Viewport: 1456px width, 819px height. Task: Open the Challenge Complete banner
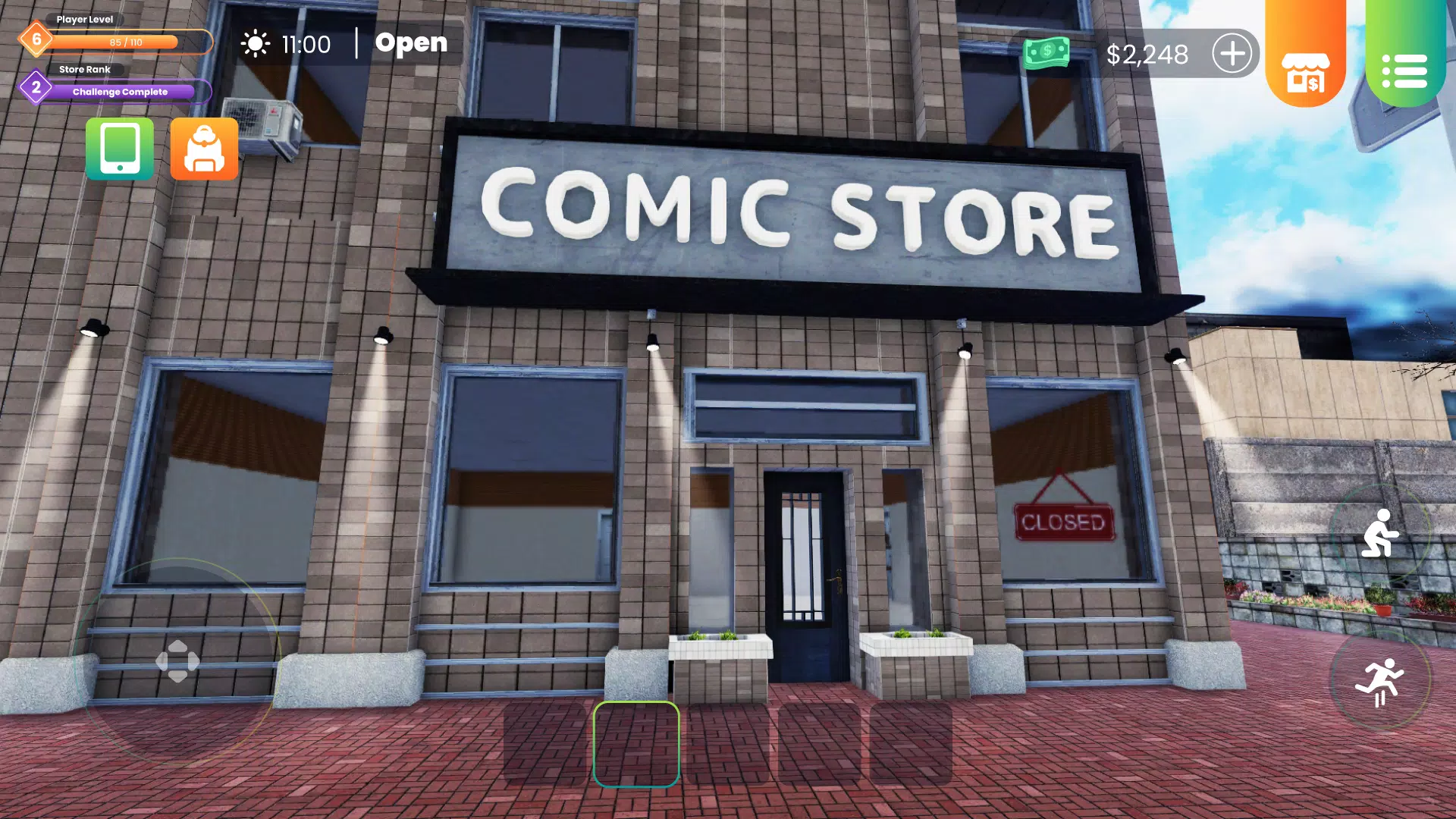pos(118,92)
